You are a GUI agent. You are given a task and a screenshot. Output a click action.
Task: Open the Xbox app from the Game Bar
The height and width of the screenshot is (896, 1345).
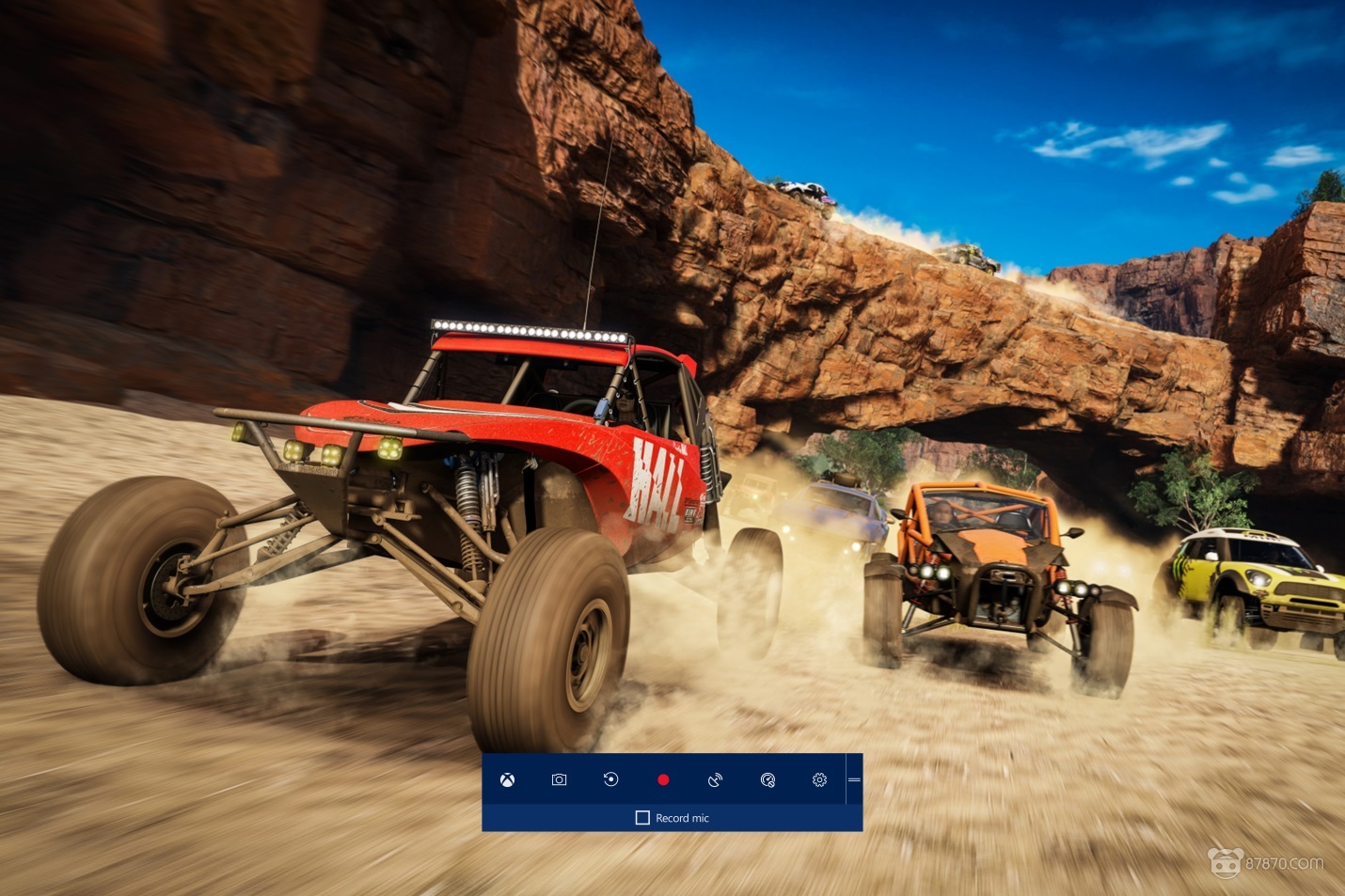point(507,779)
